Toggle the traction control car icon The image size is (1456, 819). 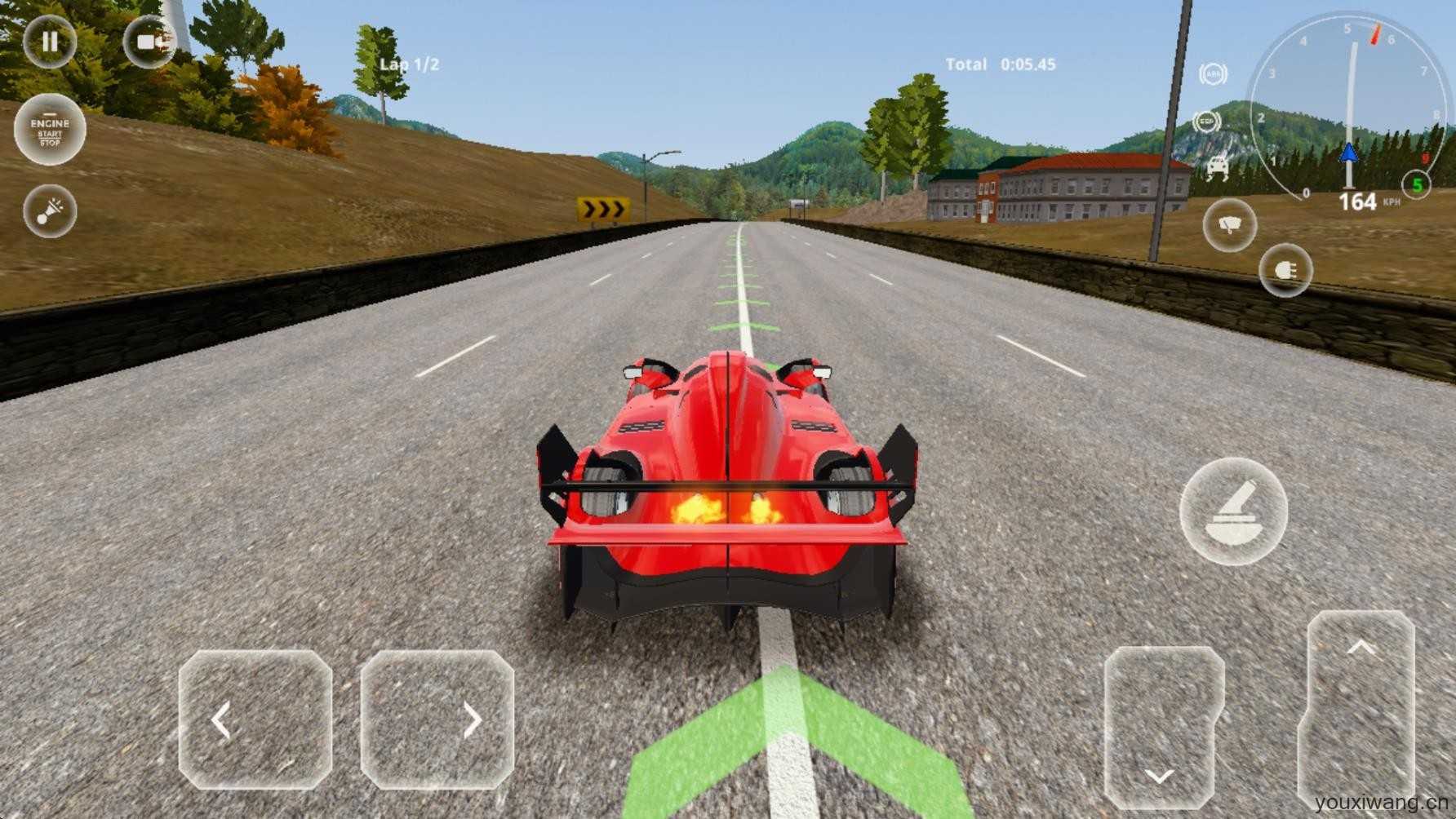[1217, 167]
